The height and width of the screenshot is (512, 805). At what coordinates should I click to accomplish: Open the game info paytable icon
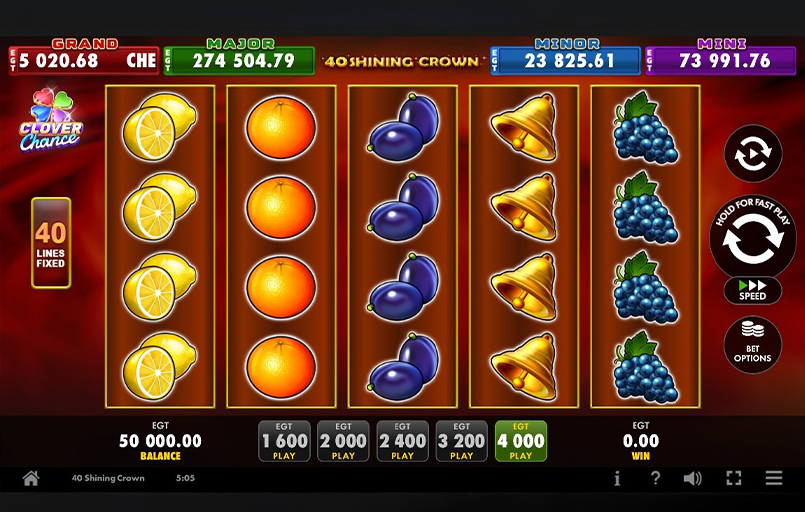point(617,479)
